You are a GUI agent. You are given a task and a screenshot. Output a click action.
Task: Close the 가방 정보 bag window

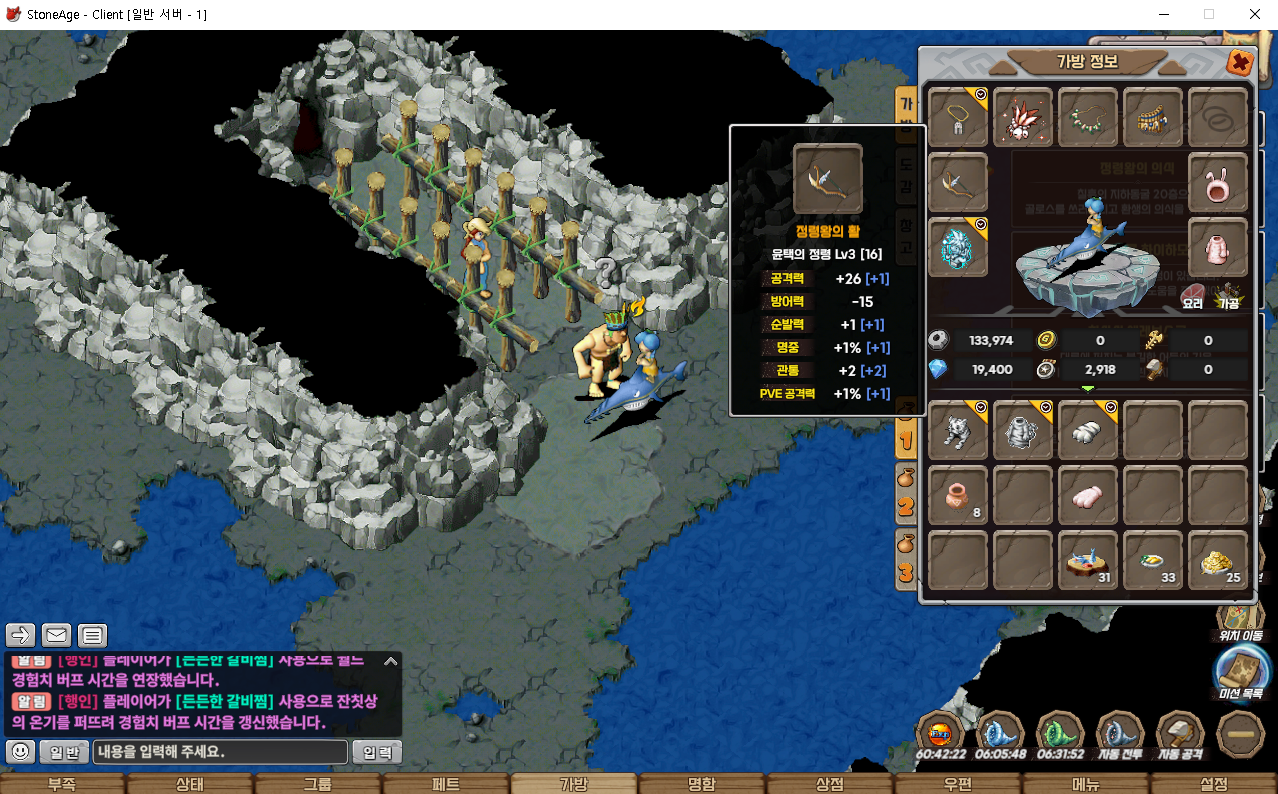pos(1240,63)
